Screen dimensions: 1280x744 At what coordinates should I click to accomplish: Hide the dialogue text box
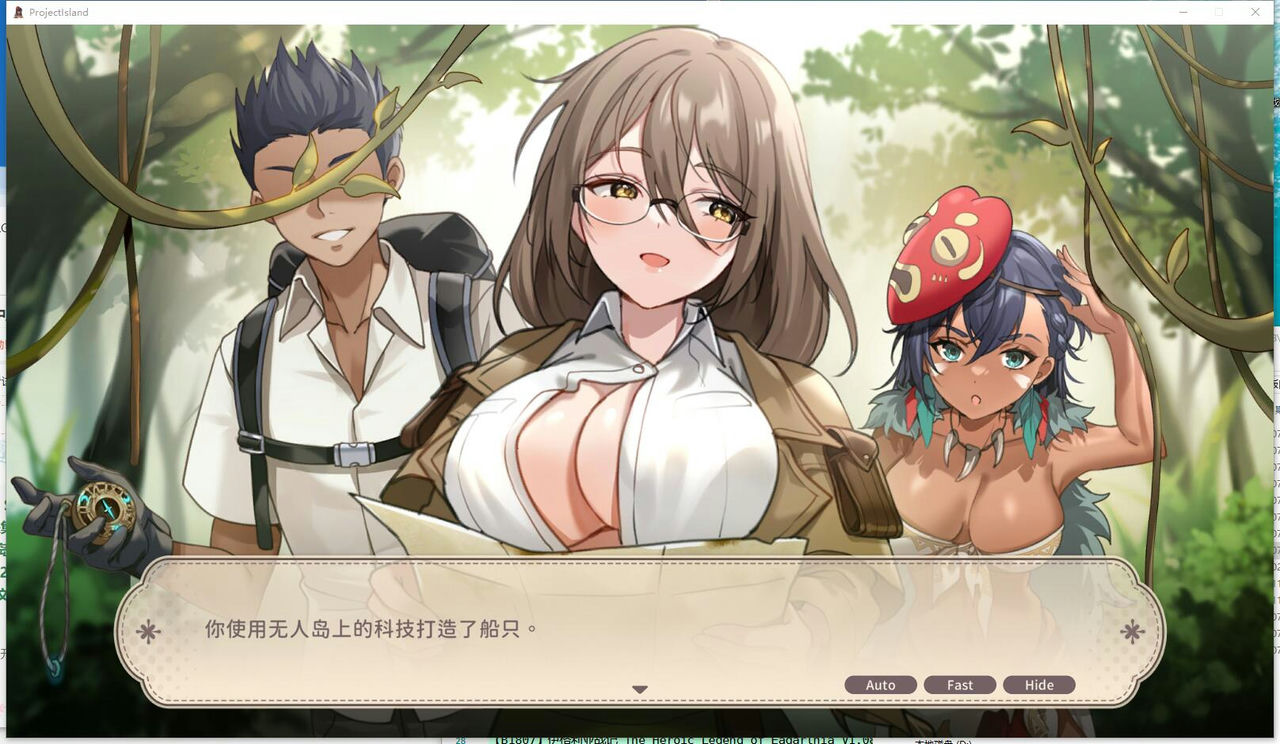point(1039,685)
